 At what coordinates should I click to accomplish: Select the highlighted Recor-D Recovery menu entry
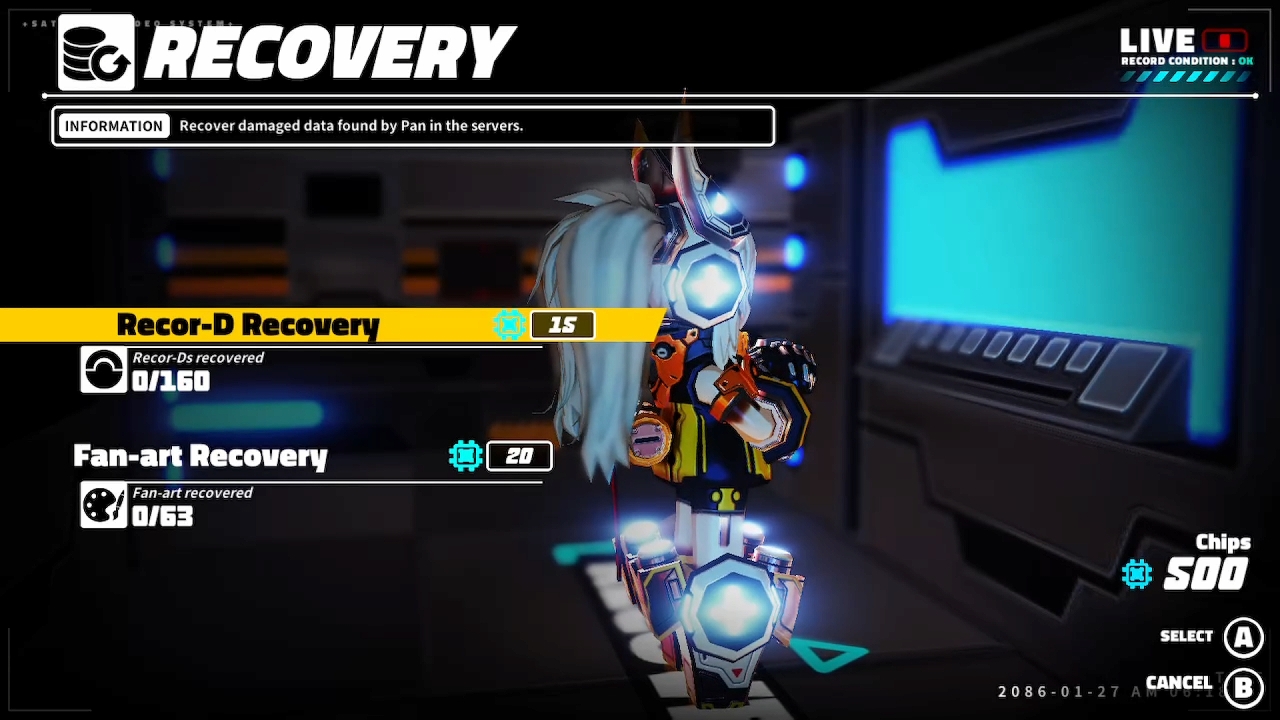(x=248, y=324)
